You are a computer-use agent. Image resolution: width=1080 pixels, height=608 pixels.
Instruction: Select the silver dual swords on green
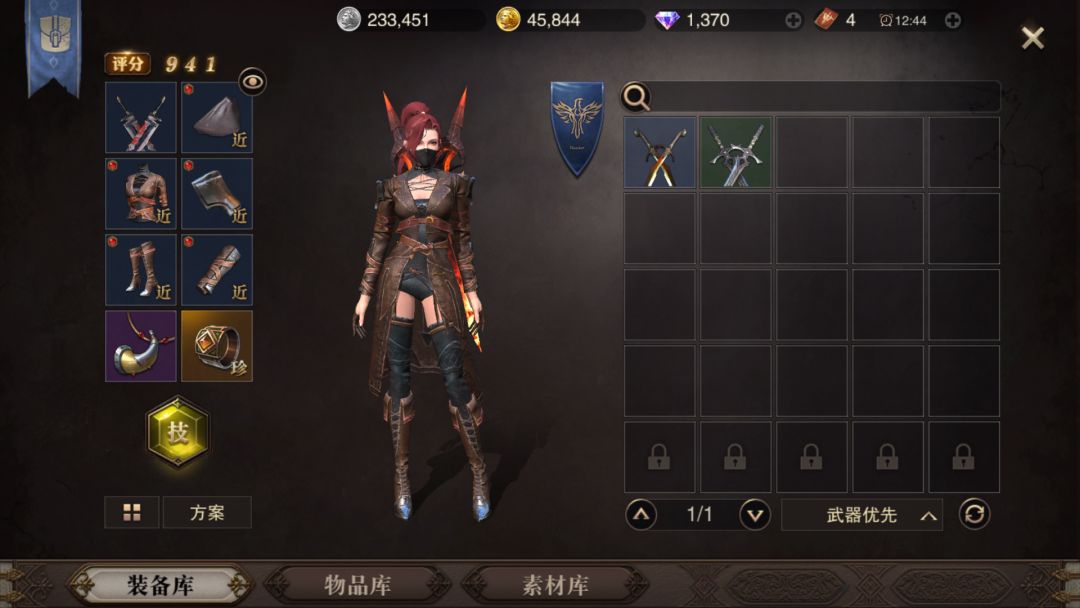[x=736, y=153]
